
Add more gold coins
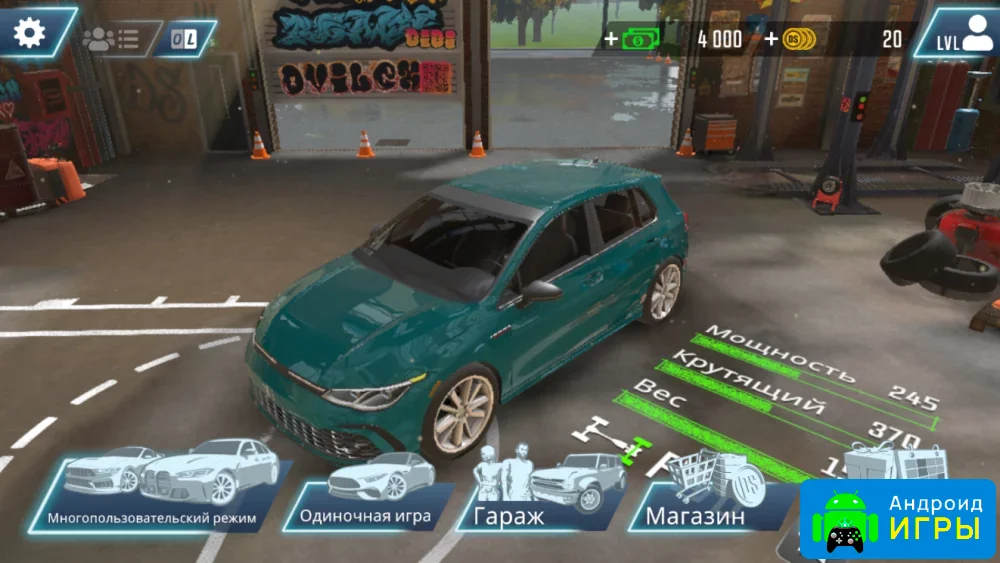[792, 39]
